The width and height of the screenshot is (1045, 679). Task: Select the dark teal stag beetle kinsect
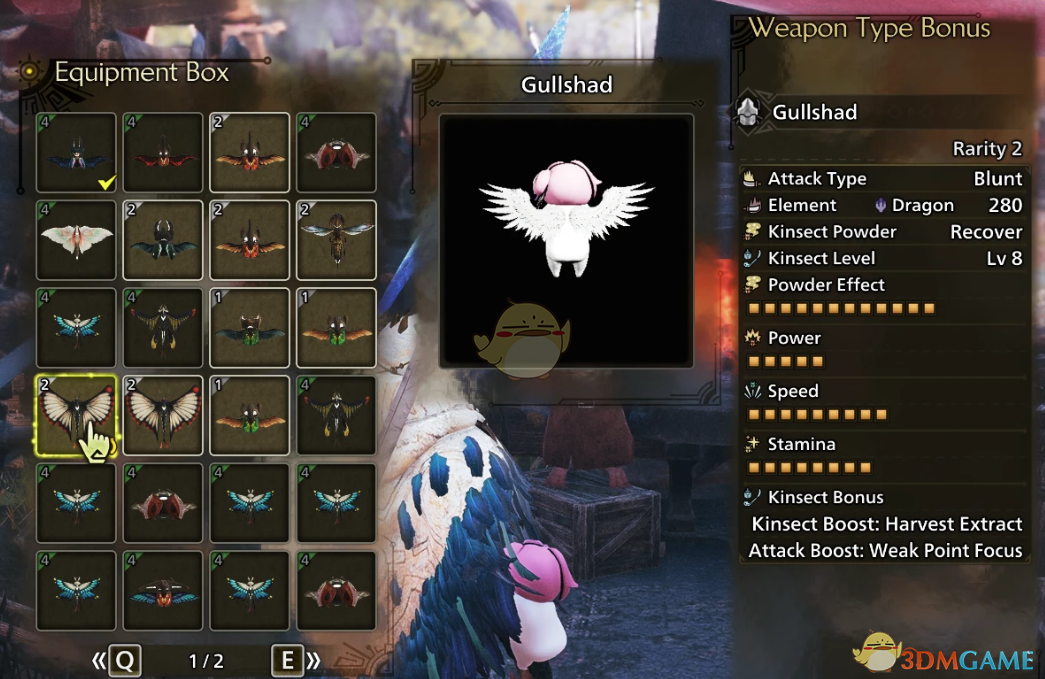(x=163, y=240)
